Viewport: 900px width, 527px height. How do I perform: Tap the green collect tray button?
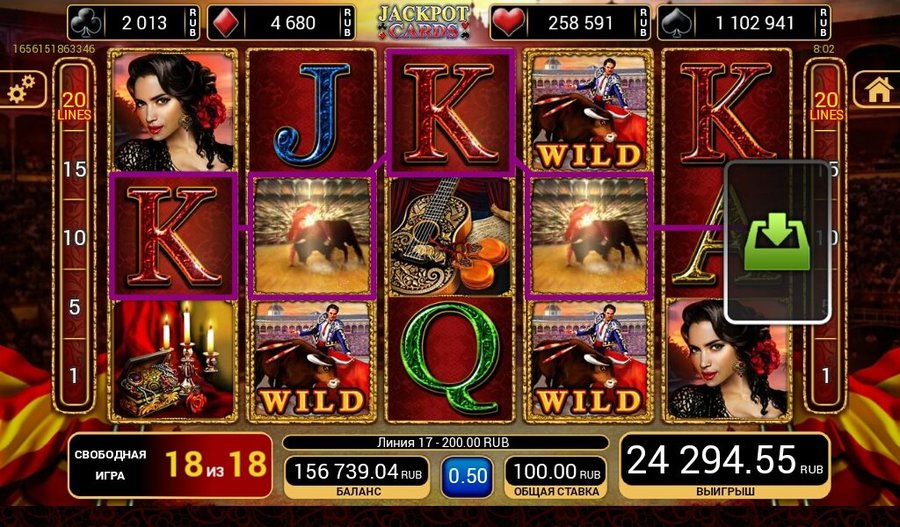pos(777,241)
